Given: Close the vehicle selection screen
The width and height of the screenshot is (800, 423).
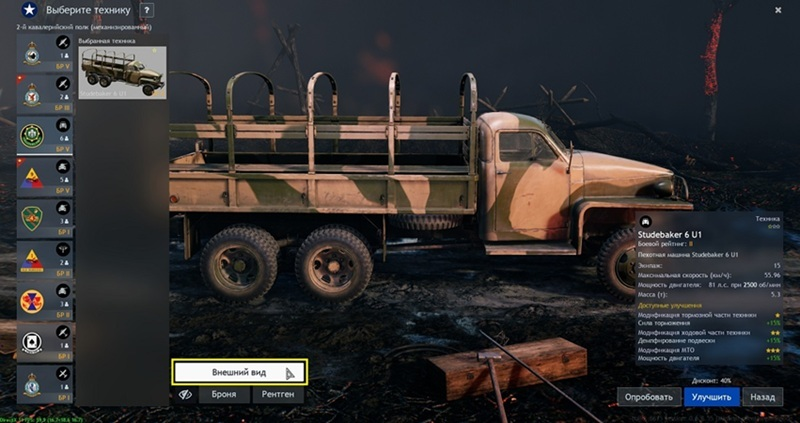Looking at the screenshot, I should [778, 9].
